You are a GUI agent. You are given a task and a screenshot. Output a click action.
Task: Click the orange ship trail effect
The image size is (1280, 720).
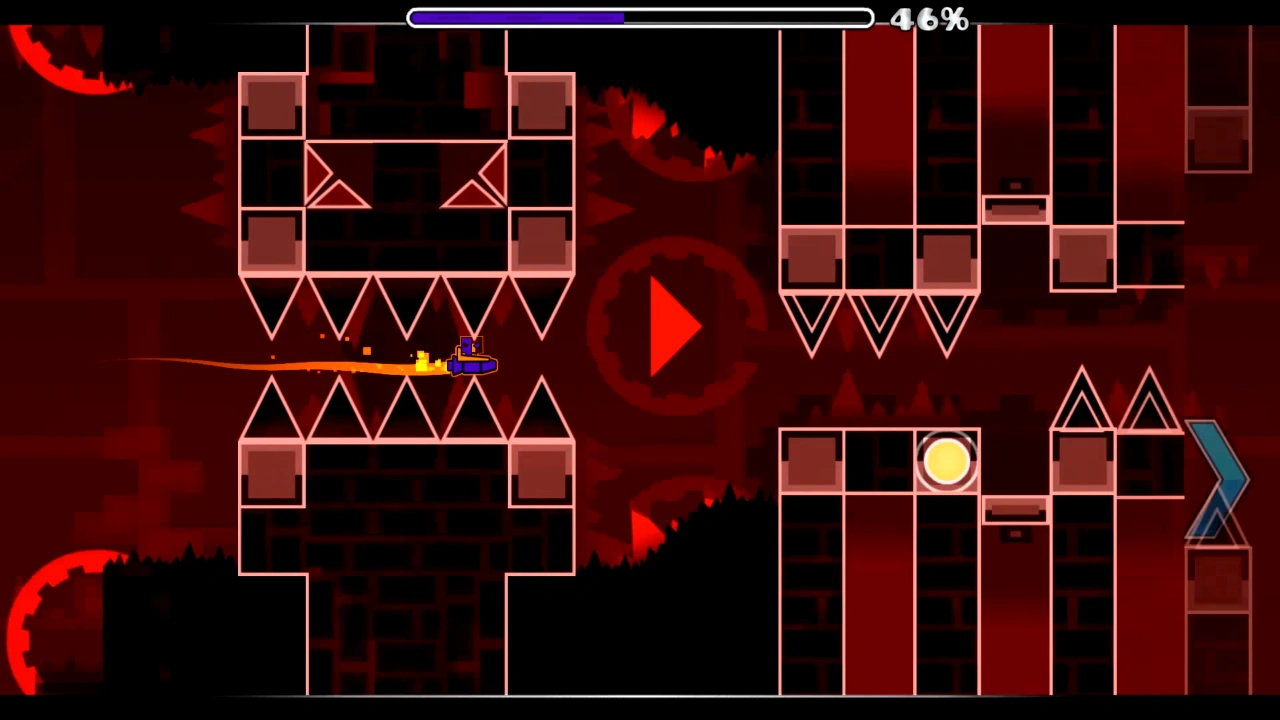pos(300,365)
